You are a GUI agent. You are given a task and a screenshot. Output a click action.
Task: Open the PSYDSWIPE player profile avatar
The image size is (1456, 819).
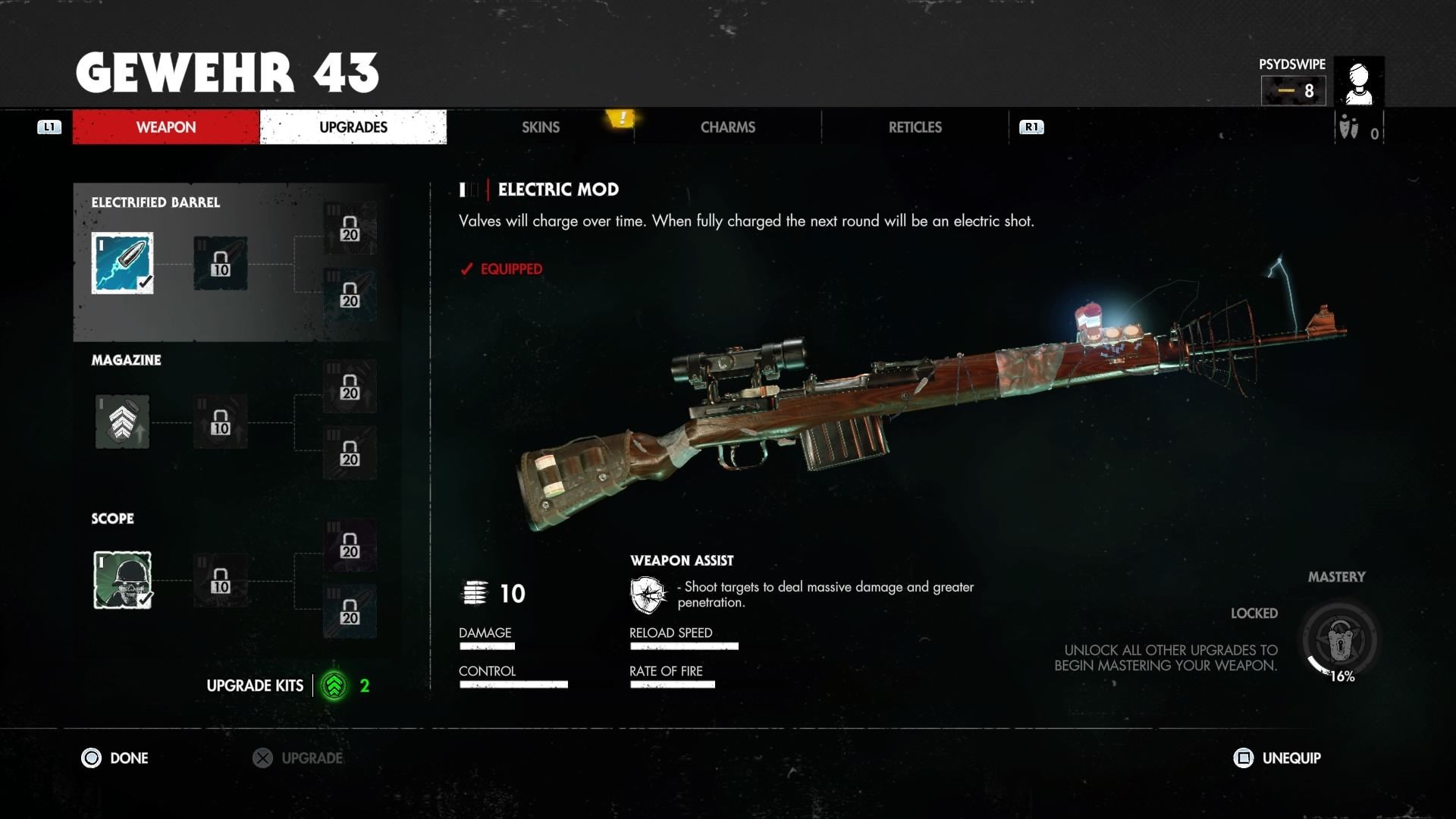pos(1358,81)
